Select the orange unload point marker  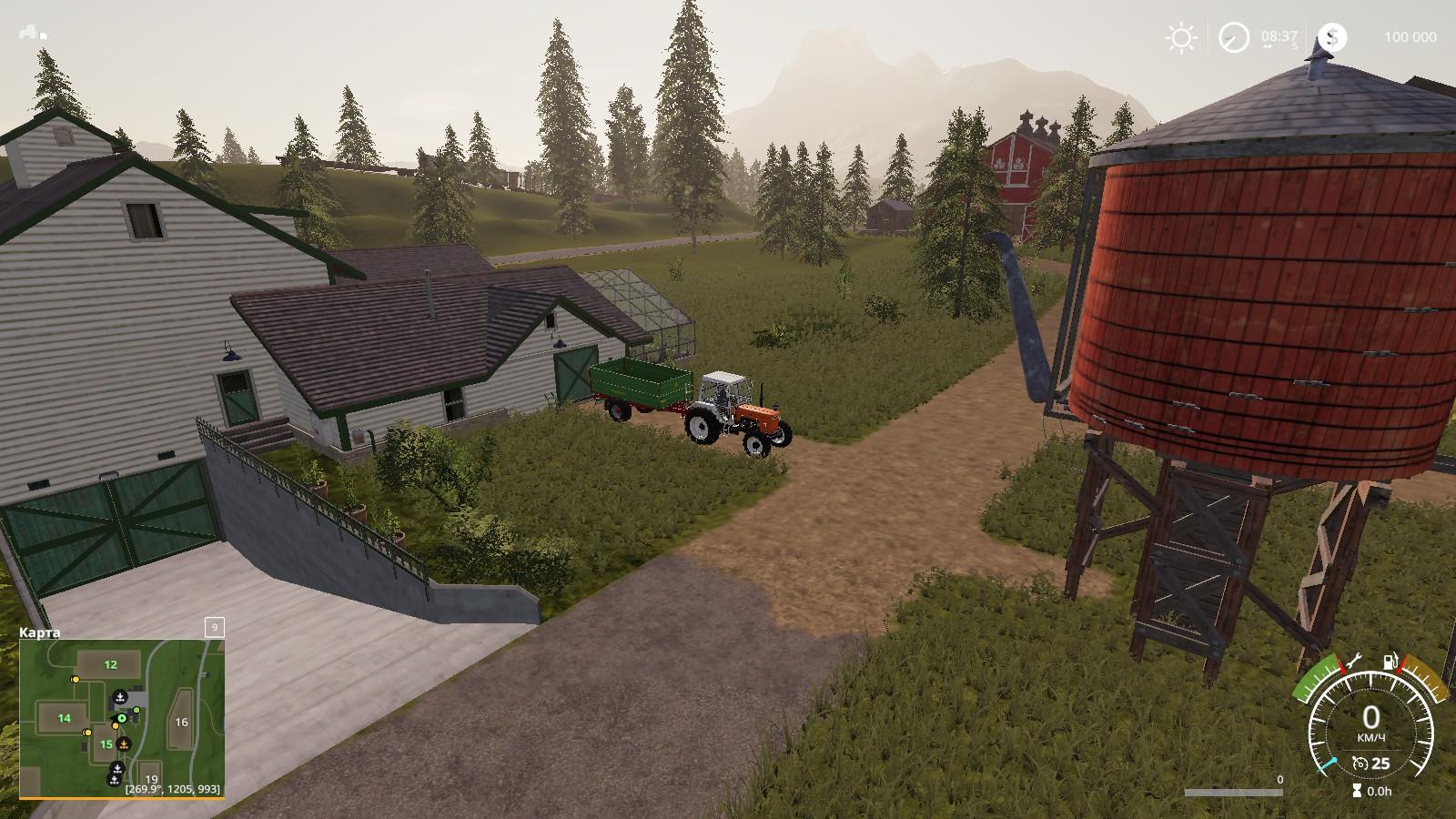coord(124,744)
